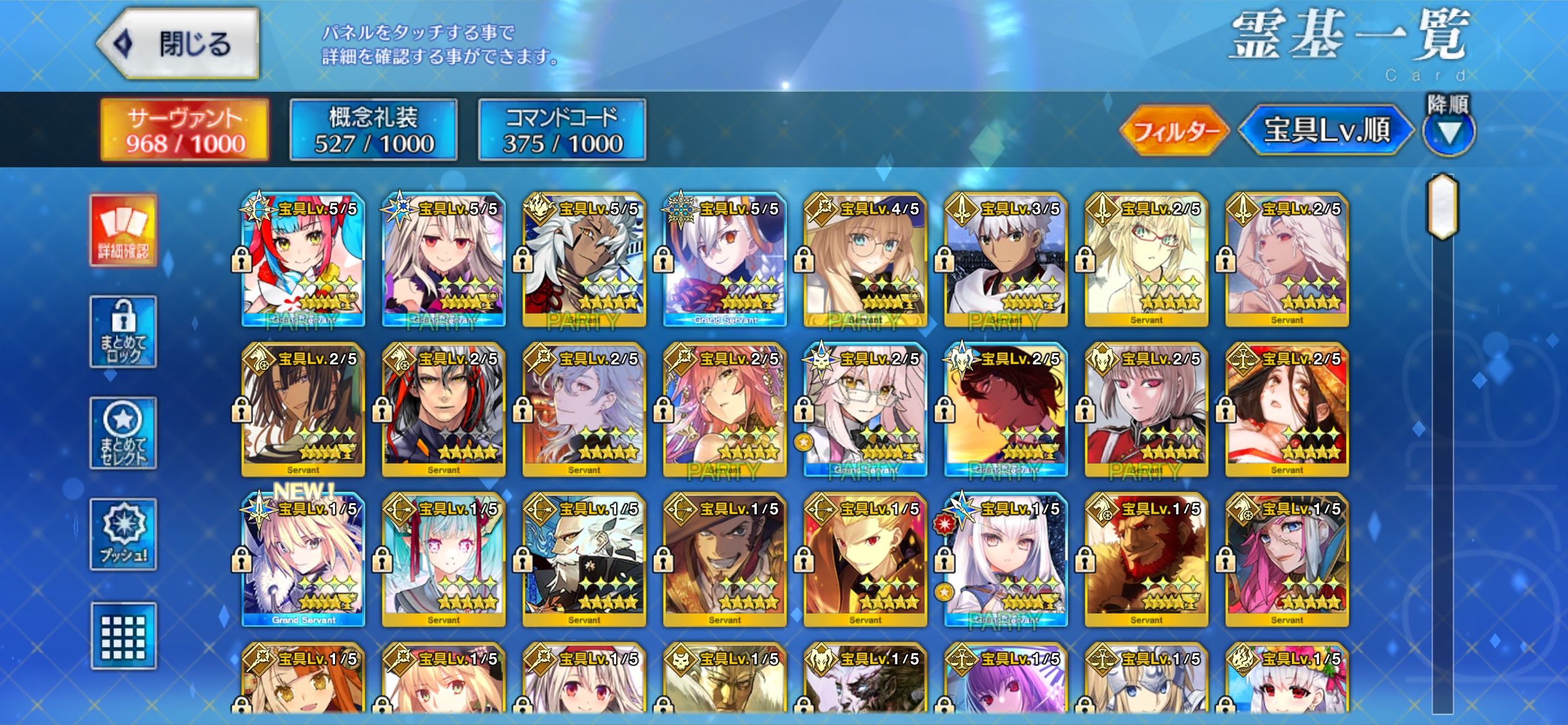Click the まとめてセレクト star button
The image size is (1568, 725).
[123, 433]
